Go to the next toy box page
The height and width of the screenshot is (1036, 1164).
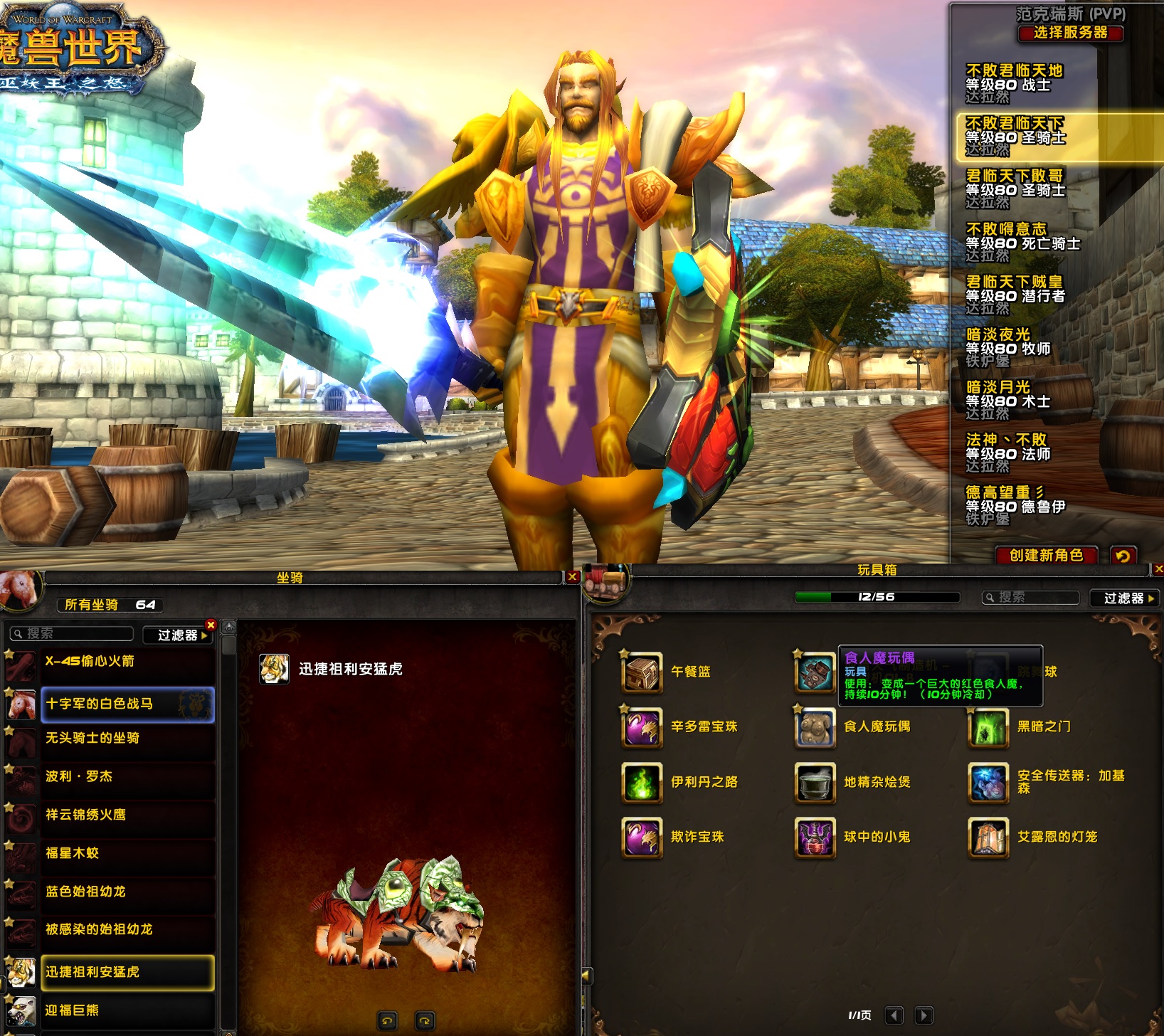[x=924, y=1015]
